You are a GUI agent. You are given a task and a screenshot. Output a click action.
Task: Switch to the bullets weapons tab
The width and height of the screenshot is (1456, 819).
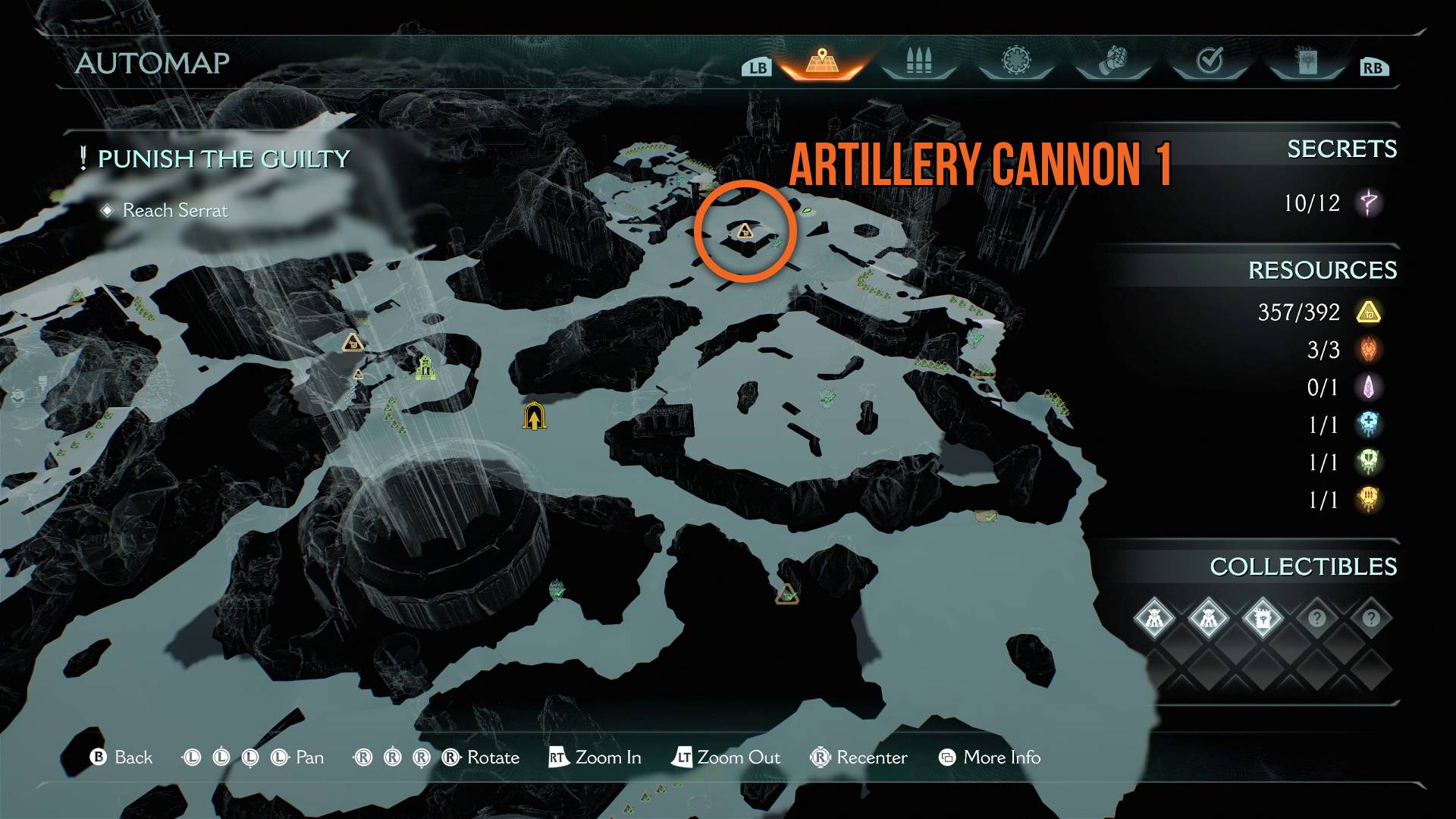[918, 61]
